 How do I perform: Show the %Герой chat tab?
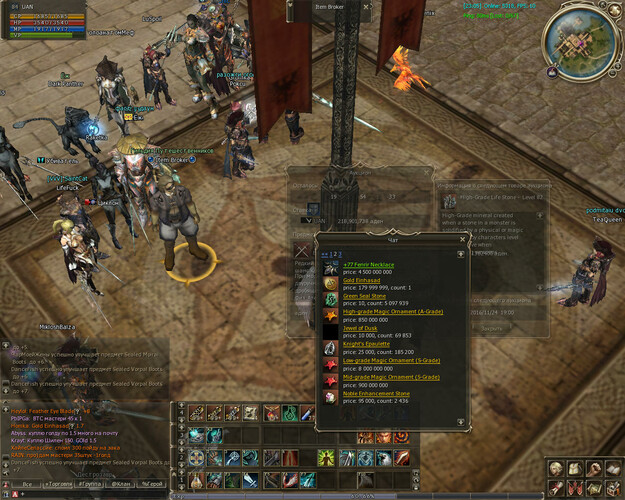tap(153, 483)
